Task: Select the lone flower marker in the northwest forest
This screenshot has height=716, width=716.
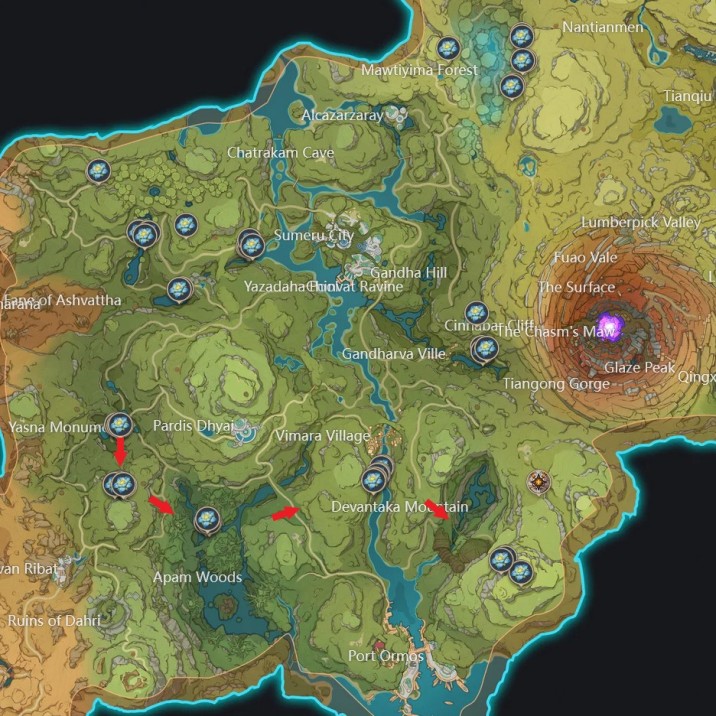Action: click(98, 171)
